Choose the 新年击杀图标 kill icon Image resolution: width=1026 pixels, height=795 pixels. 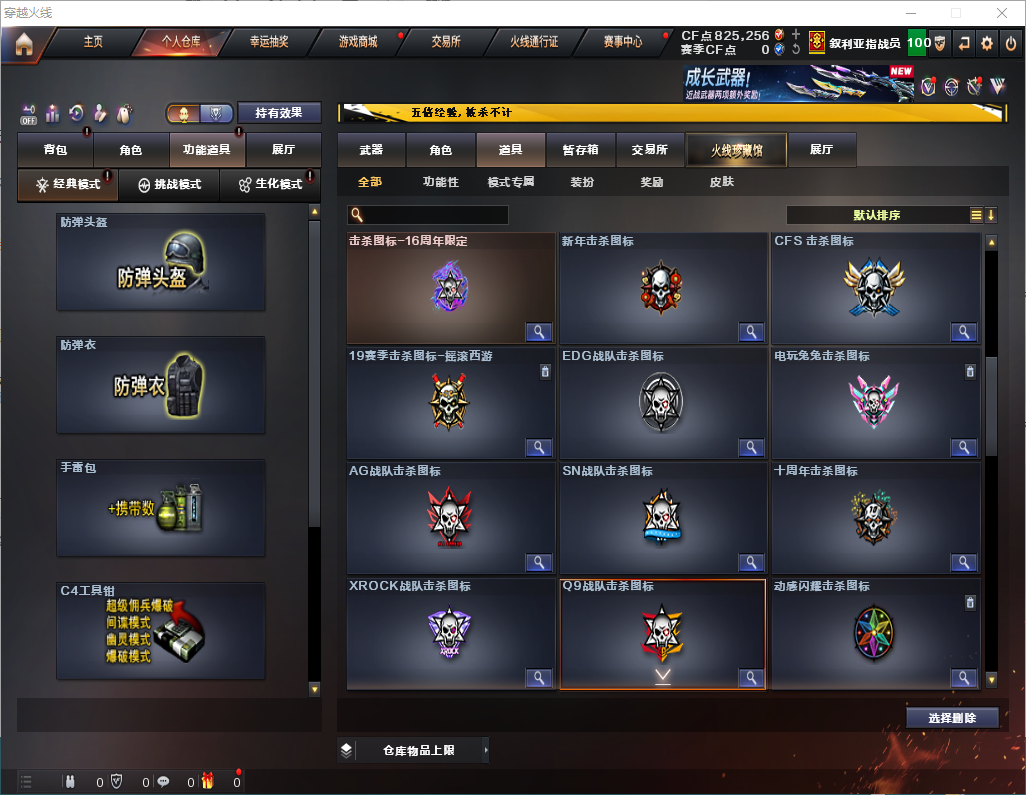tap(662, 288)
